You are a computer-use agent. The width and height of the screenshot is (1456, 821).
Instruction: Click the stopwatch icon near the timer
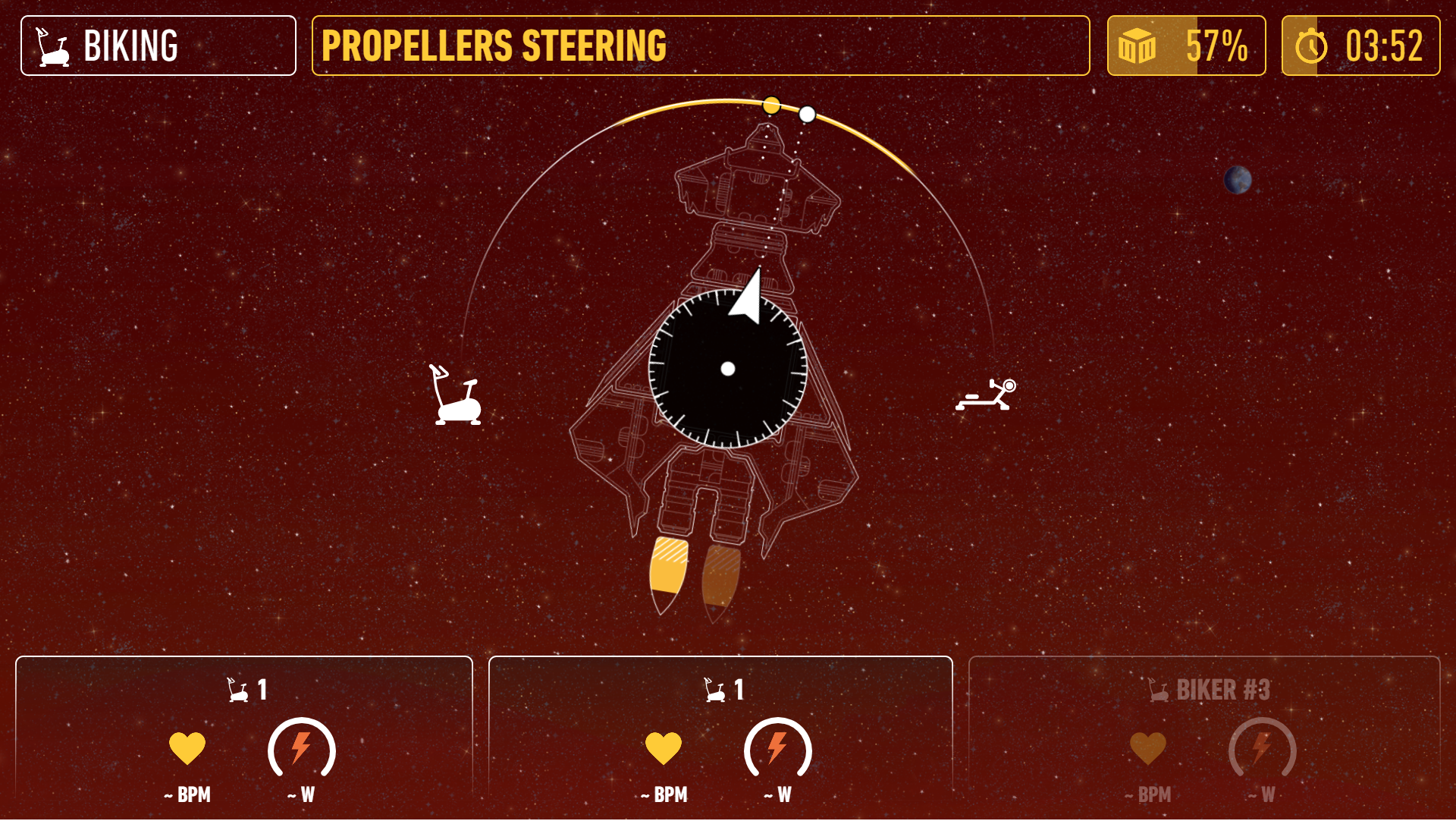click(x=1310, y=46)
